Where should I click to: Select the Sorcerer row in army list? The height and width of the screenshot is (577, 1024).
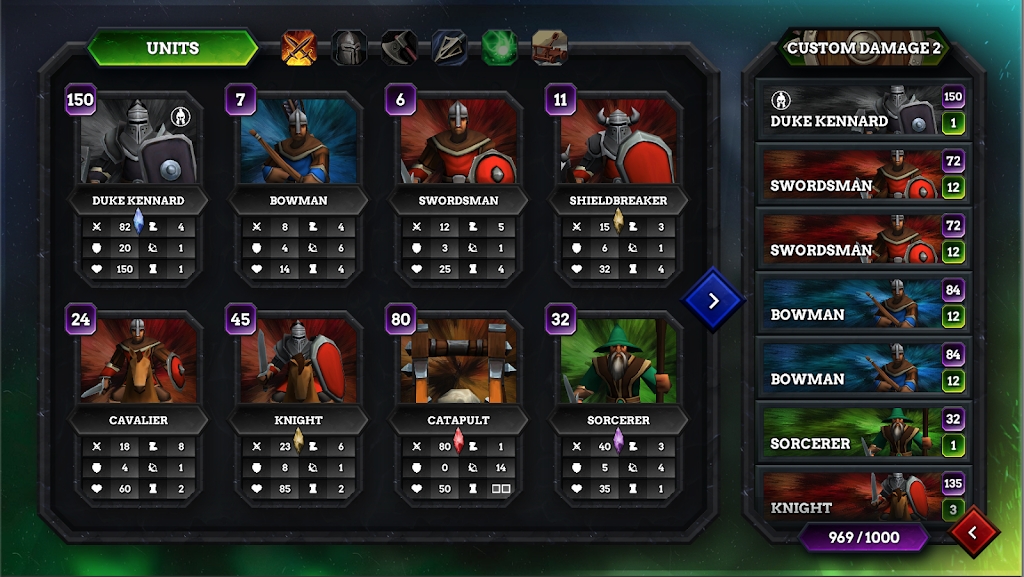coord(850,434)
